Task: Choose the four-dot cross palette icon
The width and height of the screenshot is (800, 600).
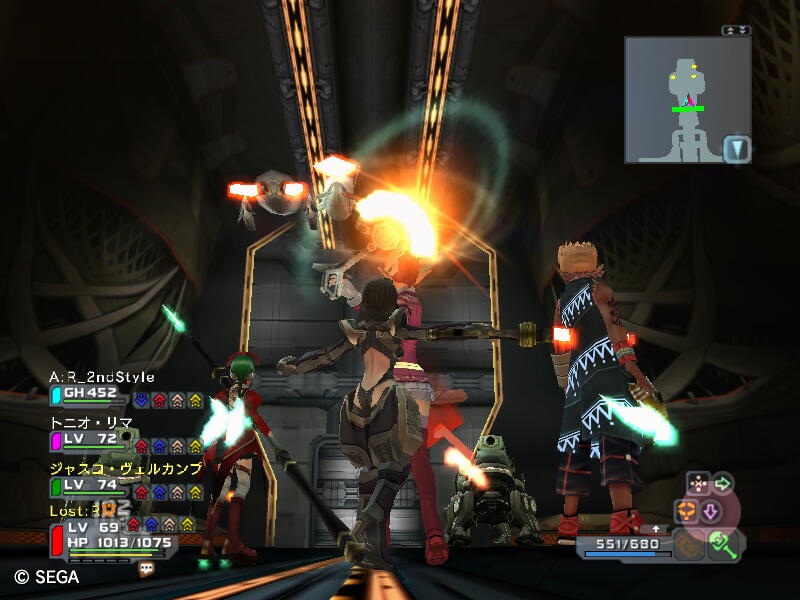Action: pyautogui.click(x=696, y=484)
